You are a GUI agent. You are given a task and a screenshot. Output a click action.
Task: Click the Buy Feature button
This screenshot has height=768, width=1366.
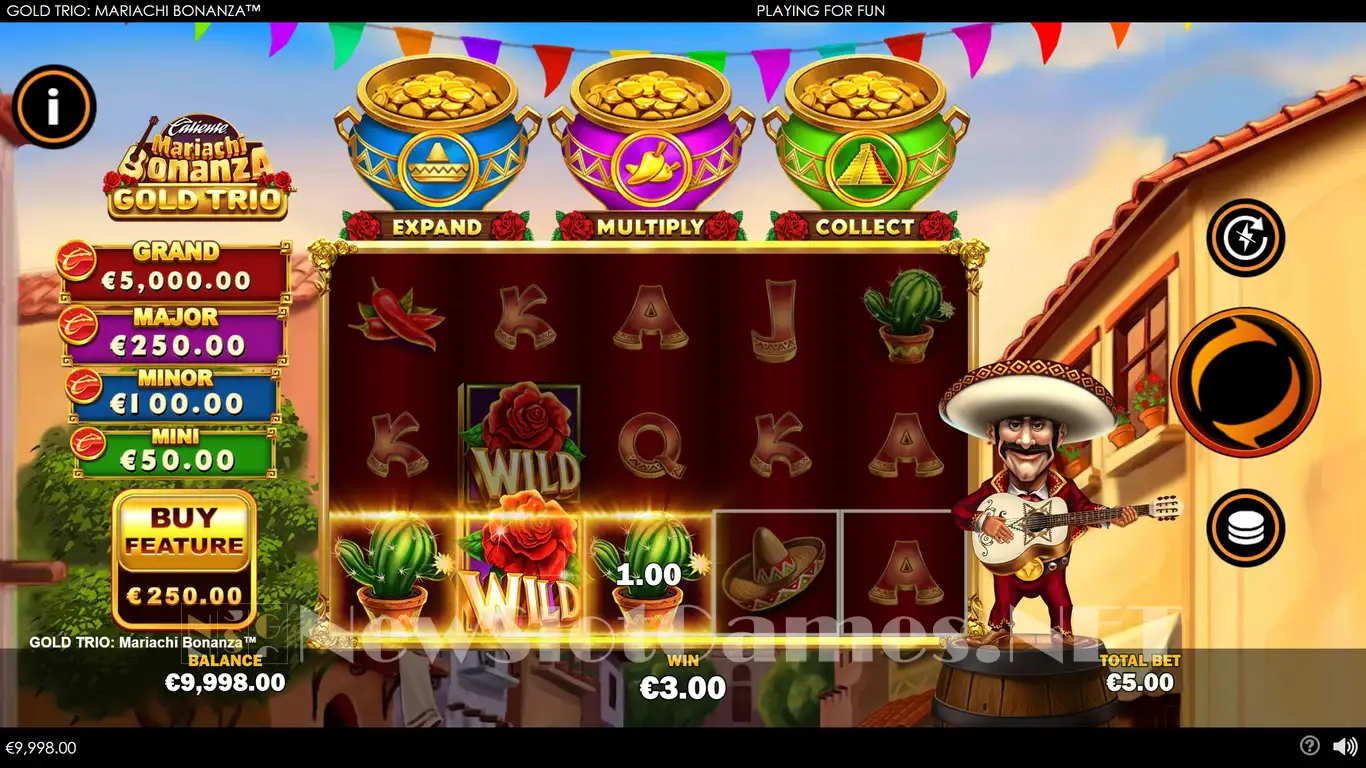point(184,558)
